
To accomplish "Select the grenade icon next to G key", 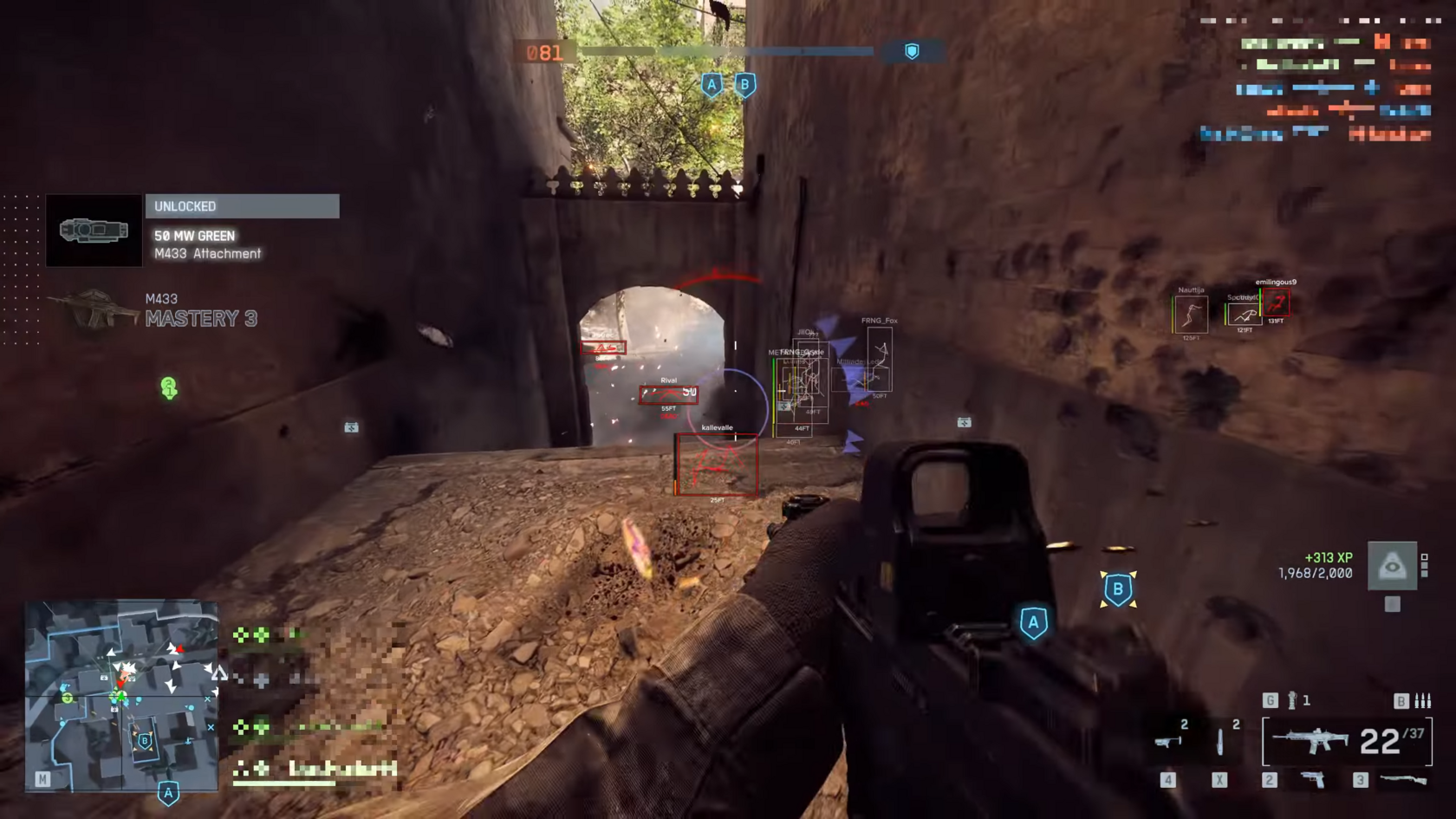I will [1291, 700].
